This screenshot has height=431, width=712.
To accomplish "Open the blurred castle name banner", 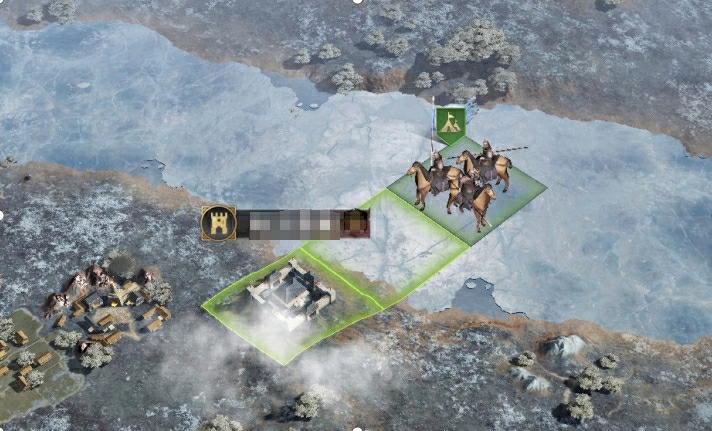I will [290, 224].
